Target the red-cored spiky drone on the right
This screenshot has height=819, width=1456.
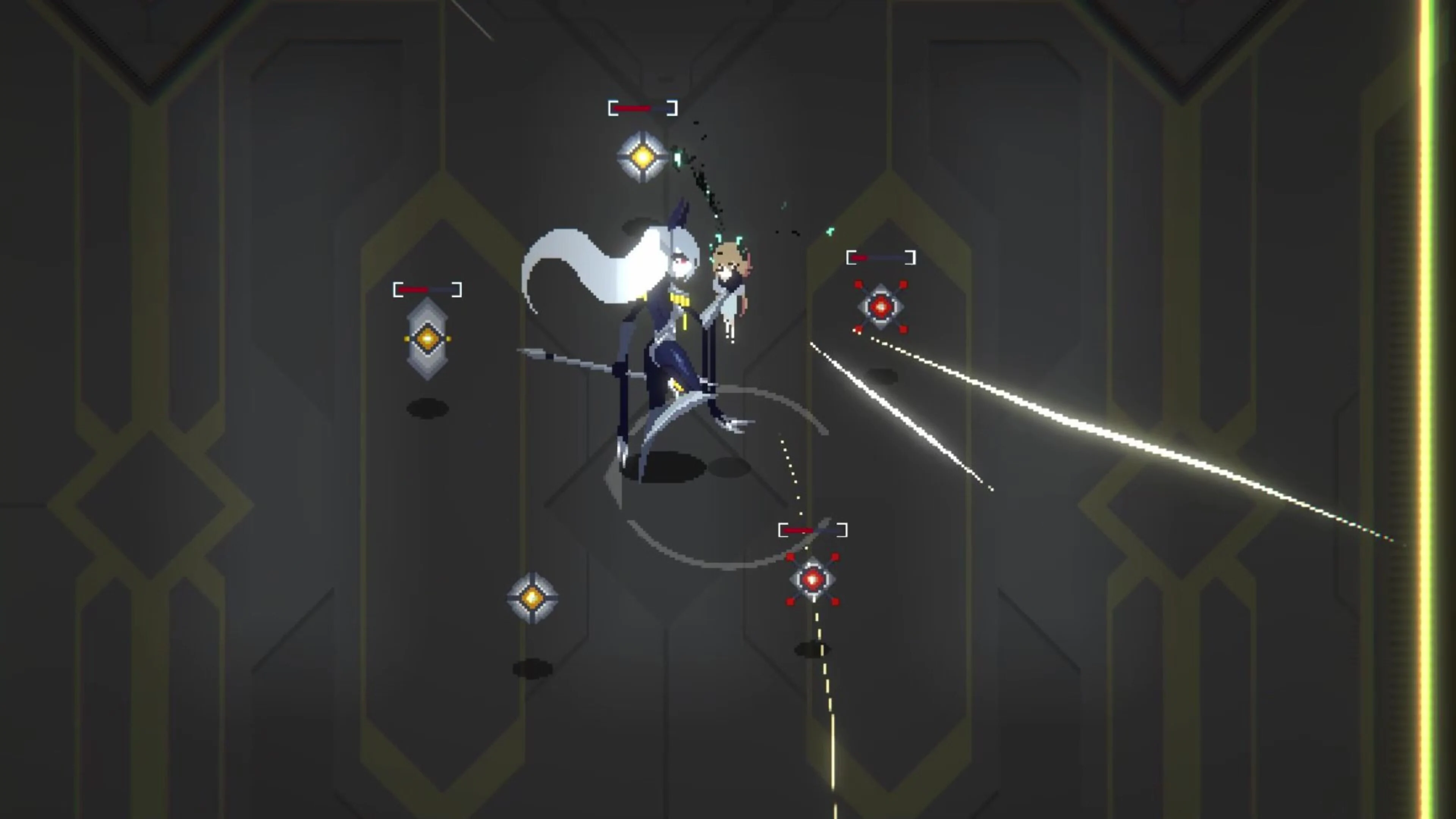[x=880, y=308]
